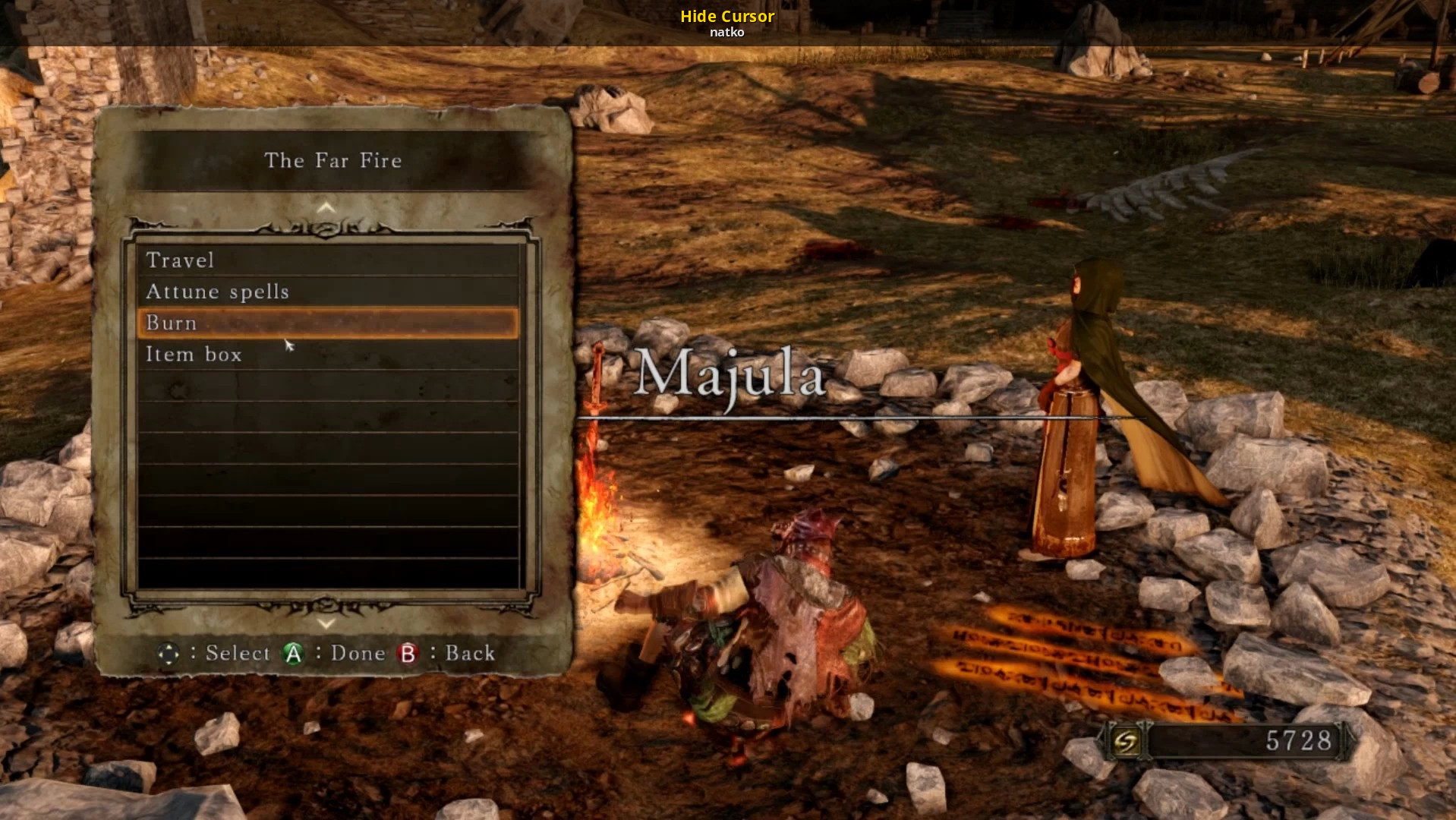This screenshot has height=820, width=1456.
Task: Click the down arrow below the menu list
Action: point(326,623)
